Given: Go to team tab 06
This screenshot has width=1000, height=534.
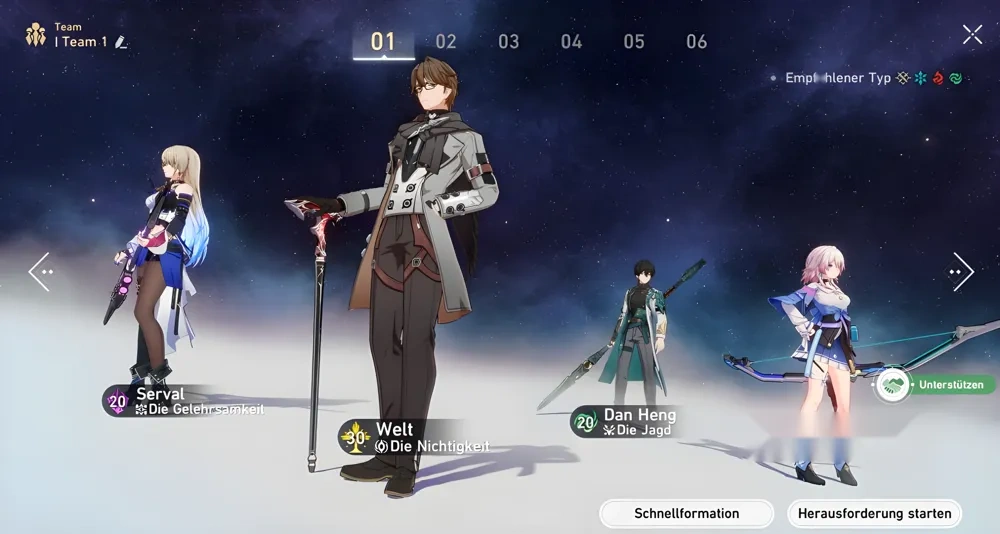Looking at the screenshot, I should tap(697, 41).
